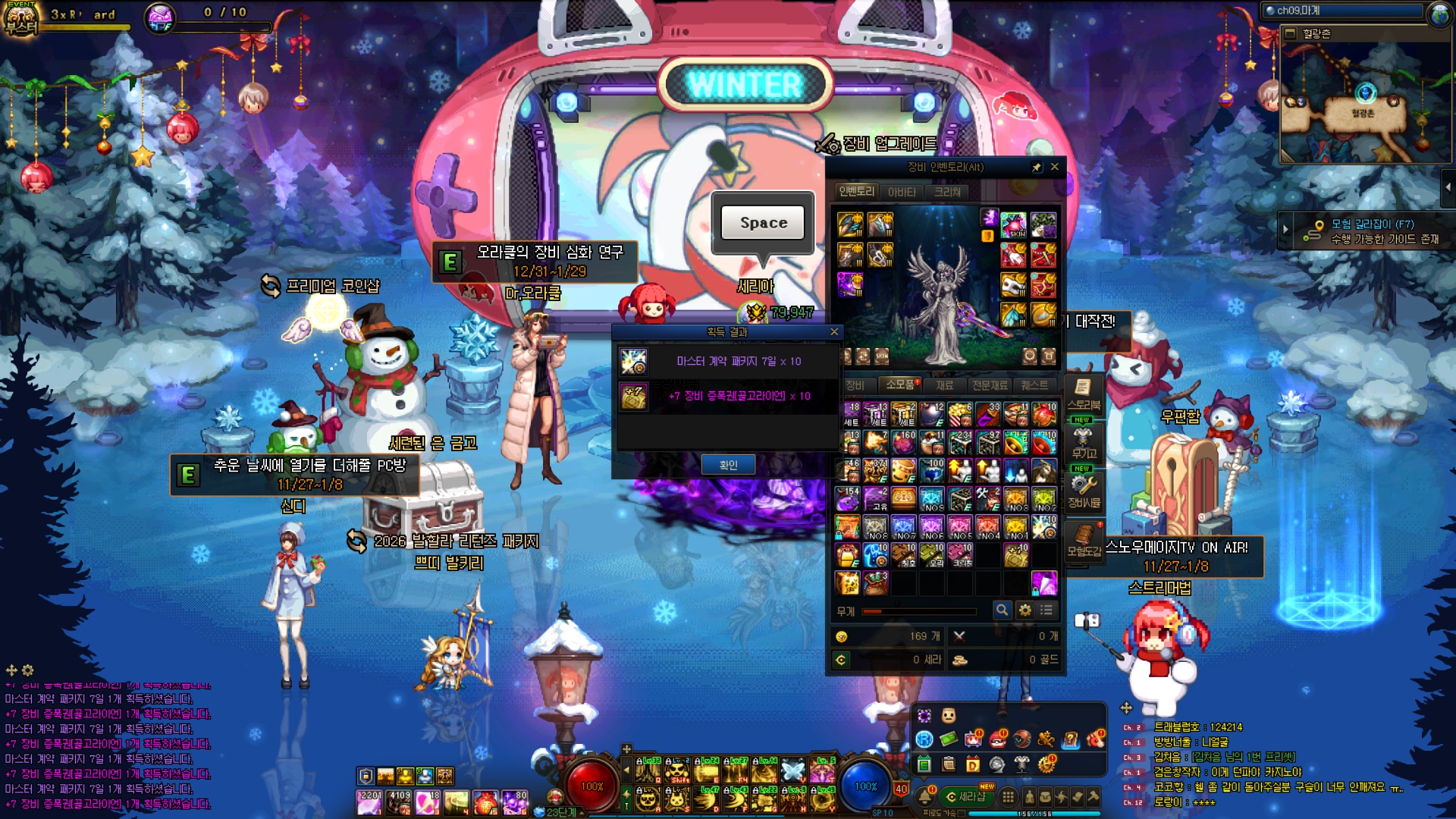Screen dimensions: 1456x819
Task: Switch to the 아바타 tab
Action: (902, 192)
